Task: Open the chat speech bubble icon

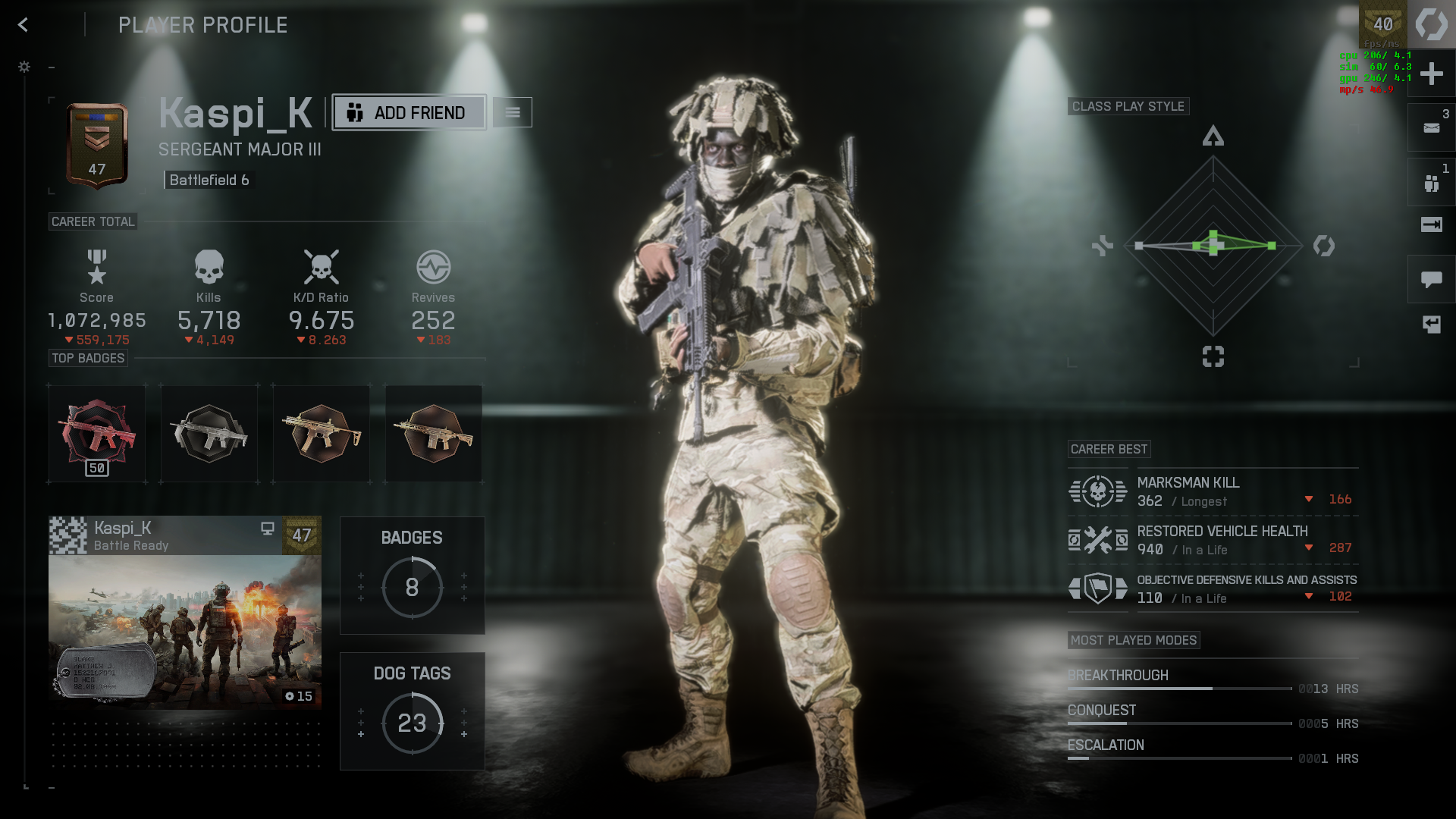Action: (x=1431, y=280)
